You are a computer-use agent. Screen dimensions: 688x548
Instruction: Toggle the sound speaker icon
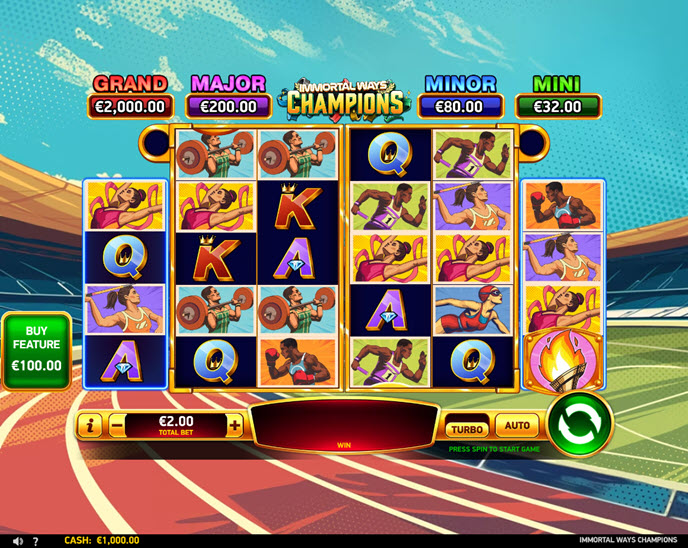point(17,541)
